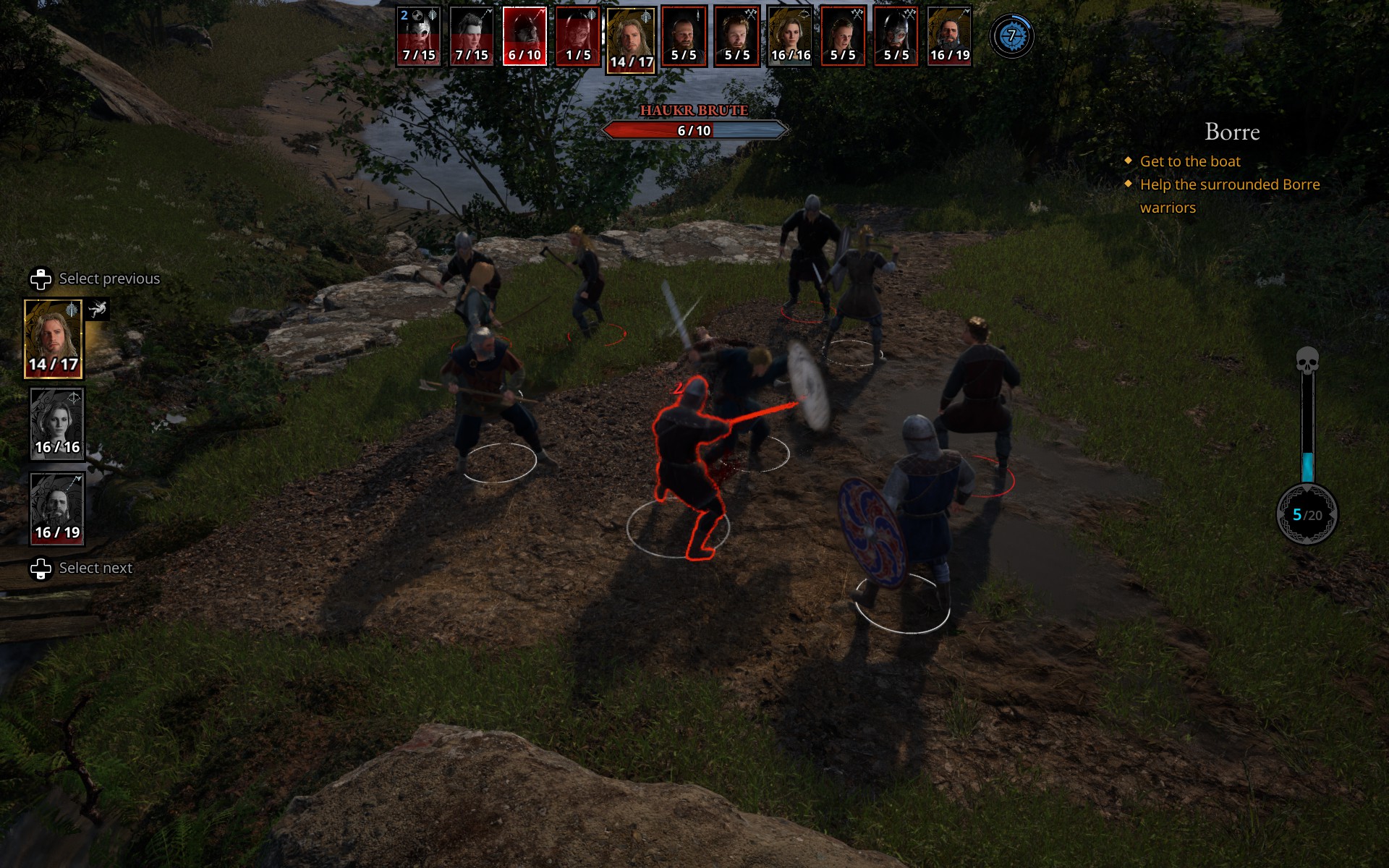Click the 7/15 portrait marked with a 2
Screen dimensions: 1389x868
pyautogui.click(x=419, y=36)
